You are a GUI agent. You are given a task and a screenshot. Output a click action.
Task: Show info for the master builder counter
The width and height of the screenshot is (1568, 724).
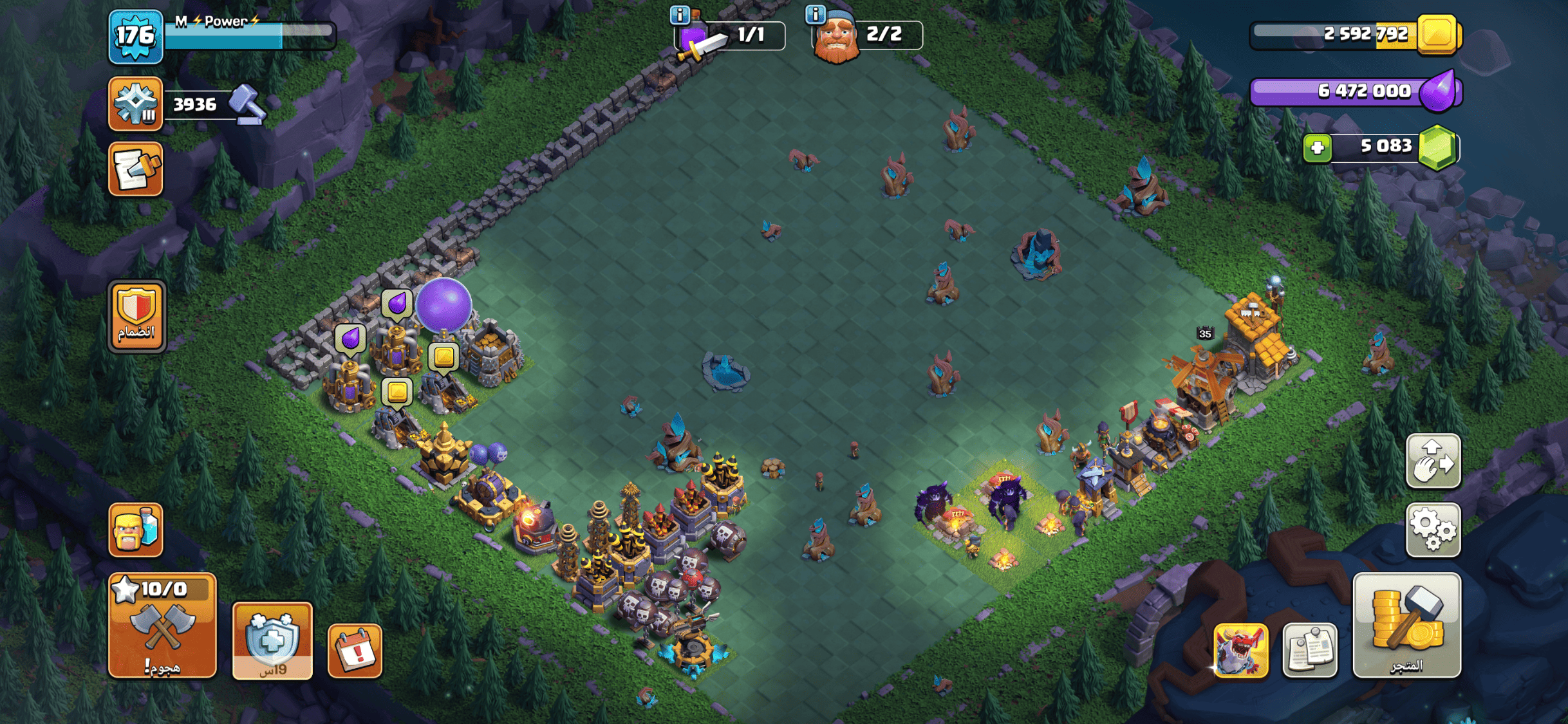[x=816, y=14]
